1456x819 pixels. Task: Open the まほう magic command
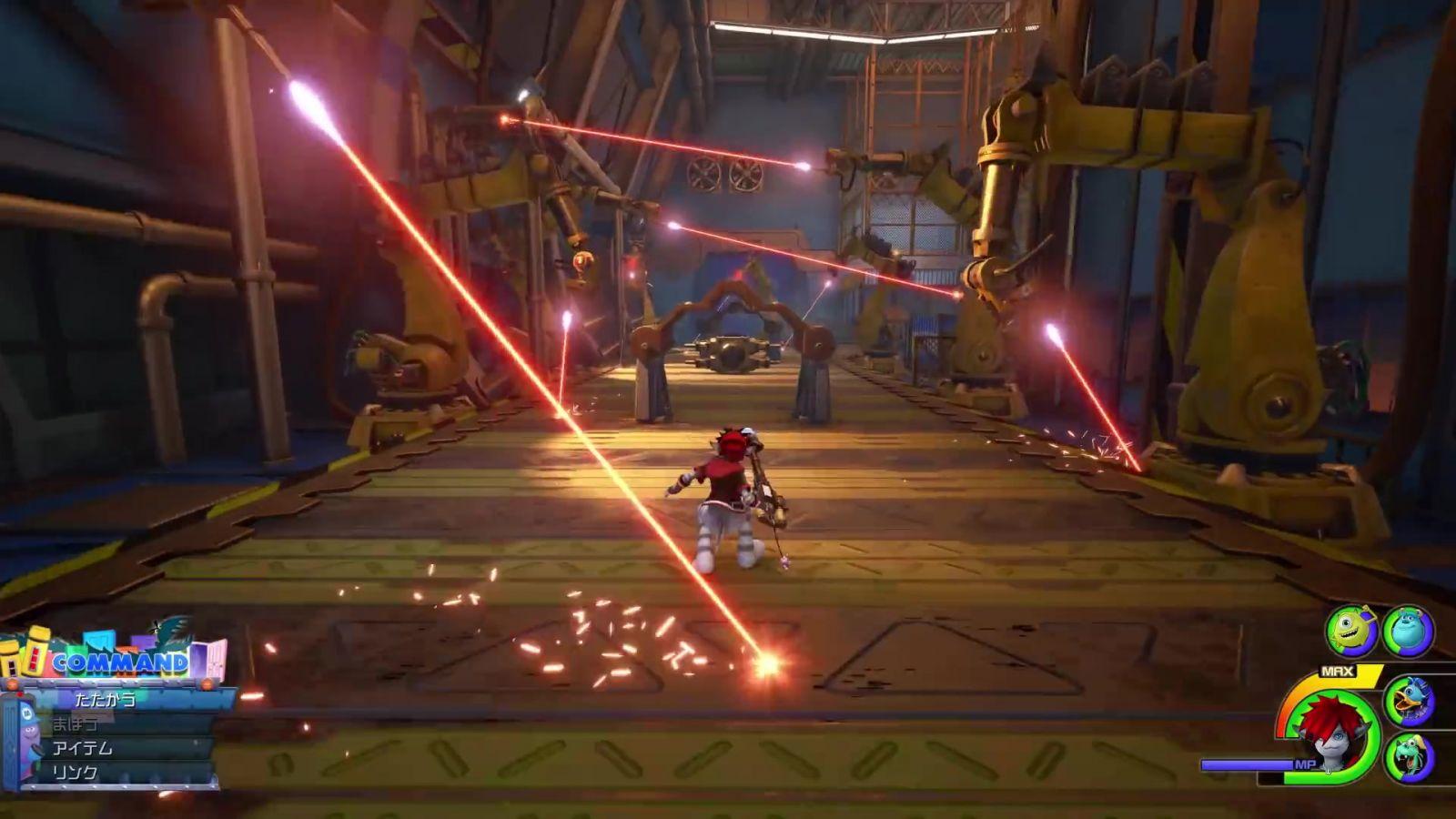76,724
